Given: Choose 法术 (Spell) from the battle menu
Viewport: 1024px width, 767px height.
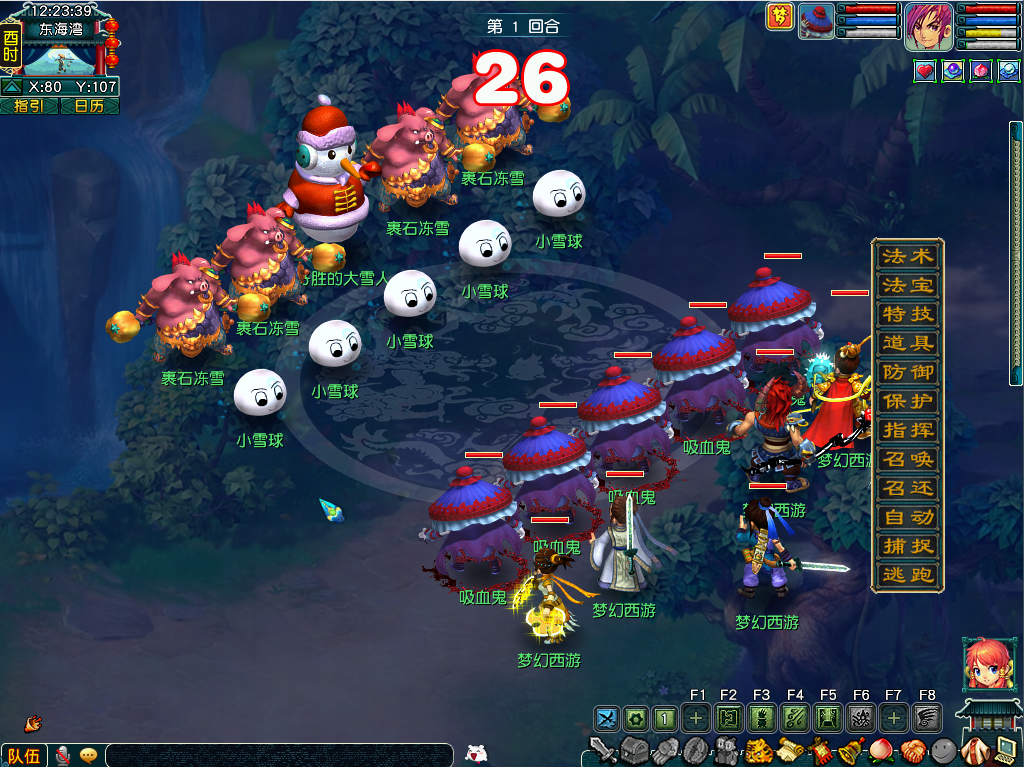Looking at the screenshot, I should point(907,256).
